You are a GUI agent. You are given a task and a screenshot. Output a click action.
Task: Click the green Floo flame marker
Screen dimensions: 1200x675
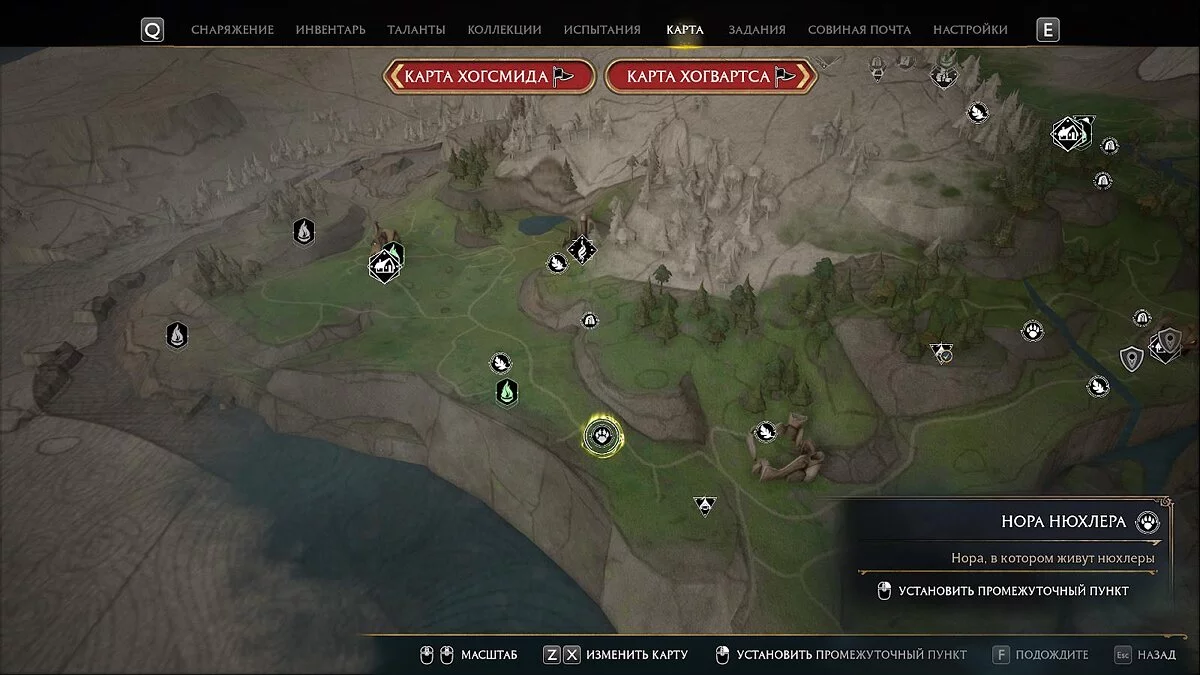click(507, 392)
